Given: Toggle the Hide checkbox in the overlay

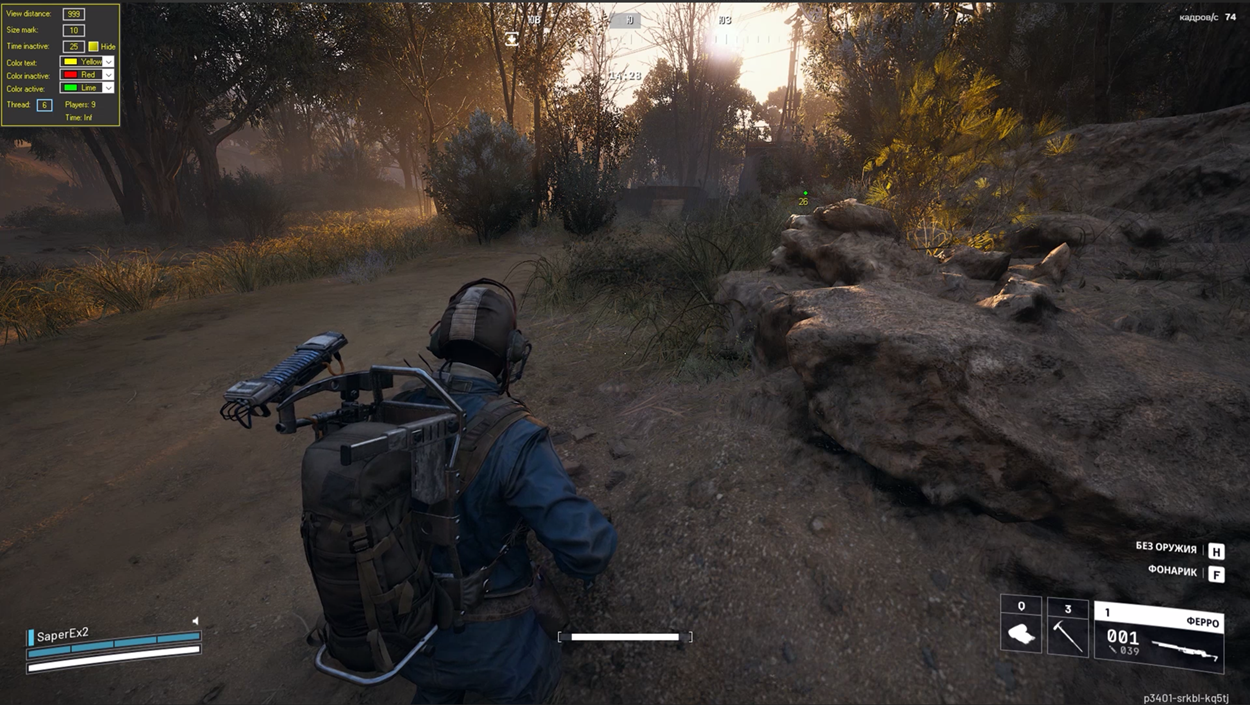Looking at the screenshot, I should pyautogui.click(x=93, y=47).
